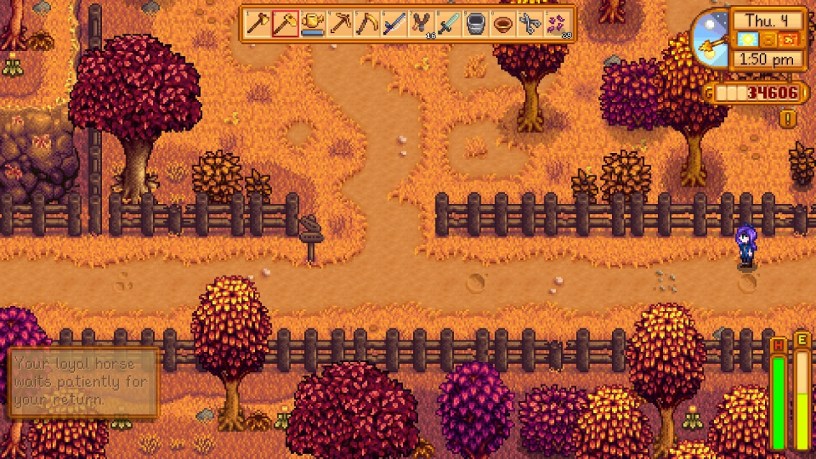Equip the slingshot from the hotbar
816x459 pixels.
pyautogui.click(x=421, y=23)
